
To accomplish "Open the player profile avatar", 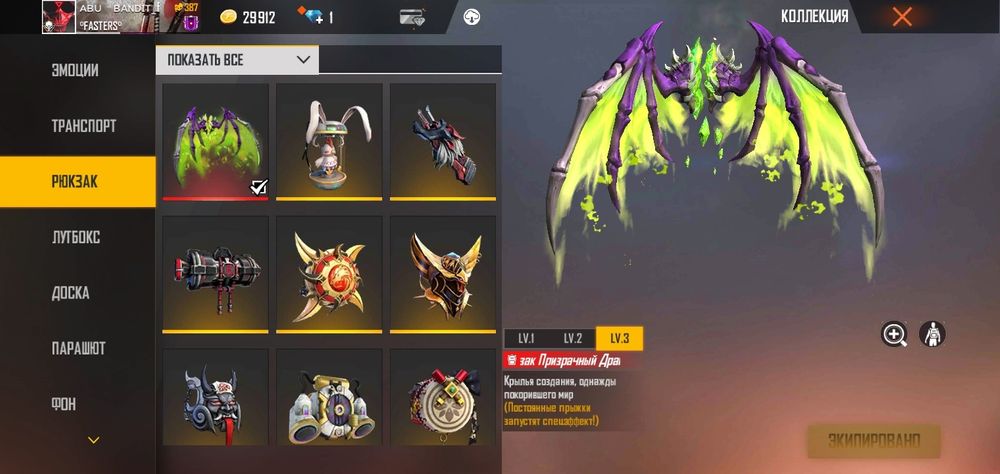I will point(59,17).
